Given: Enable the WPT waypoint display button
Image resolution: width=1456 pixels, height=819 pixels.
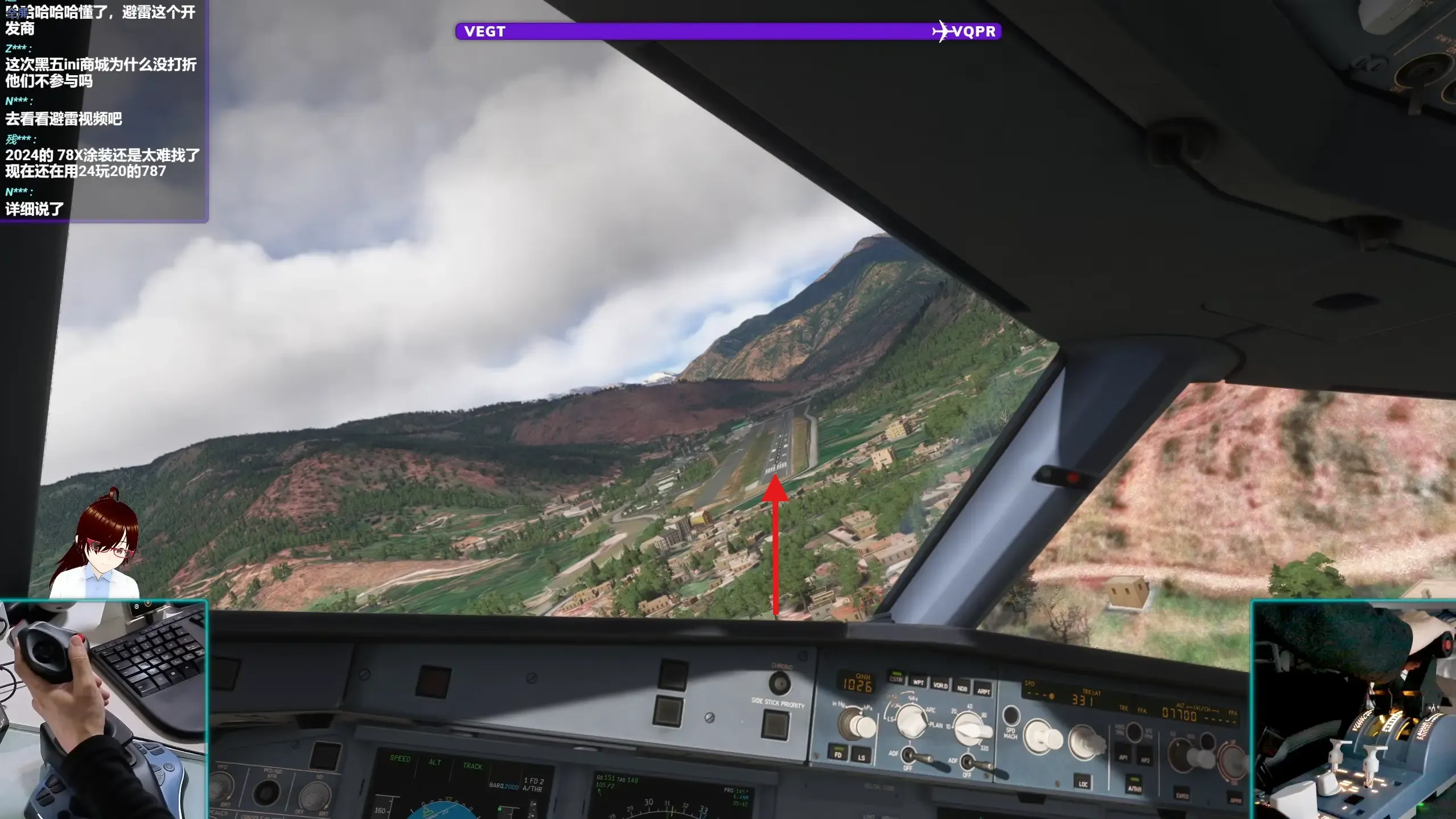Looking at the screenshot, I should coord(918,682).
